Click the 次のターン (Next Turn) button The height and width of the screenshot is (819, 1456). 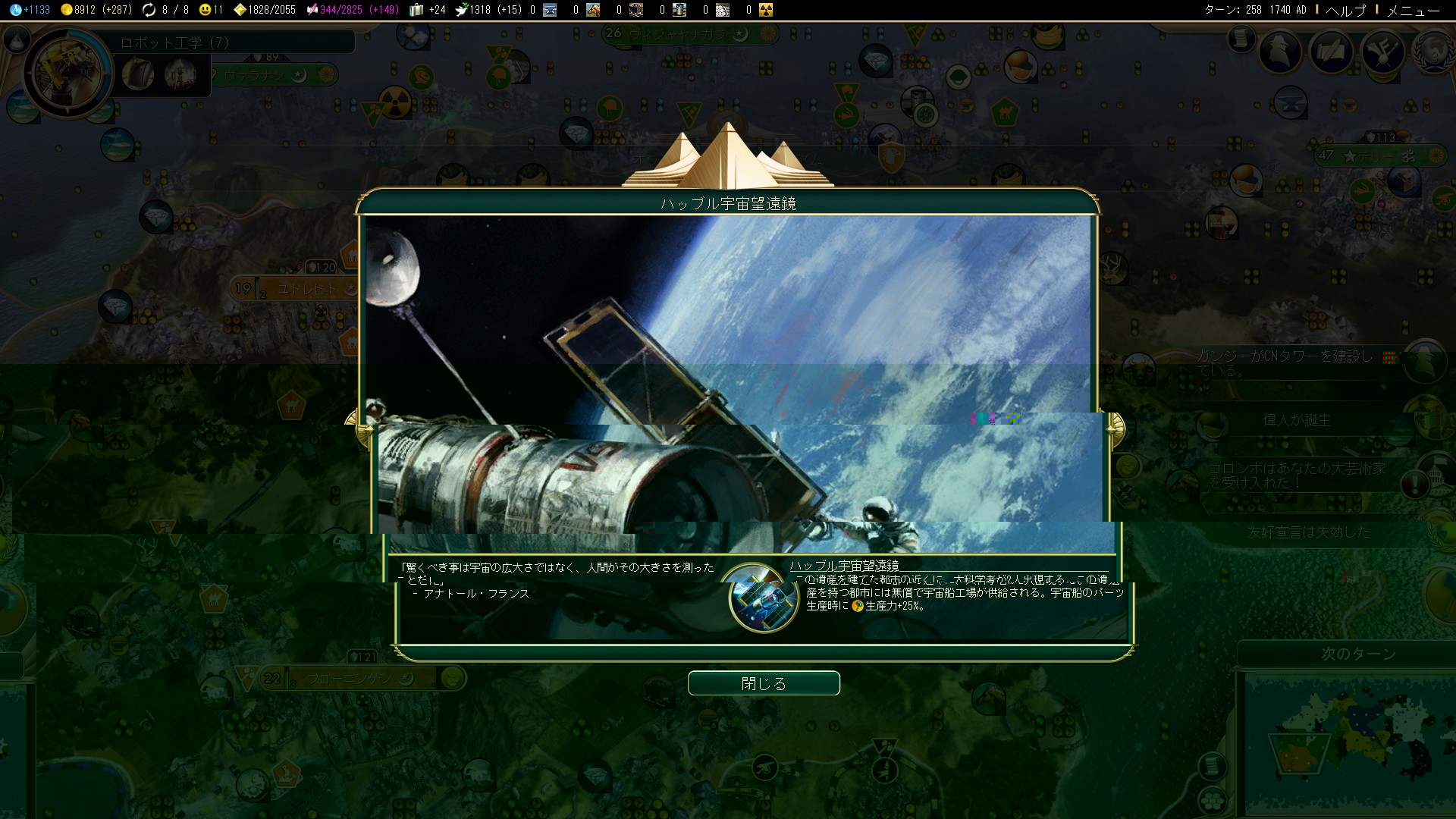1358,654
